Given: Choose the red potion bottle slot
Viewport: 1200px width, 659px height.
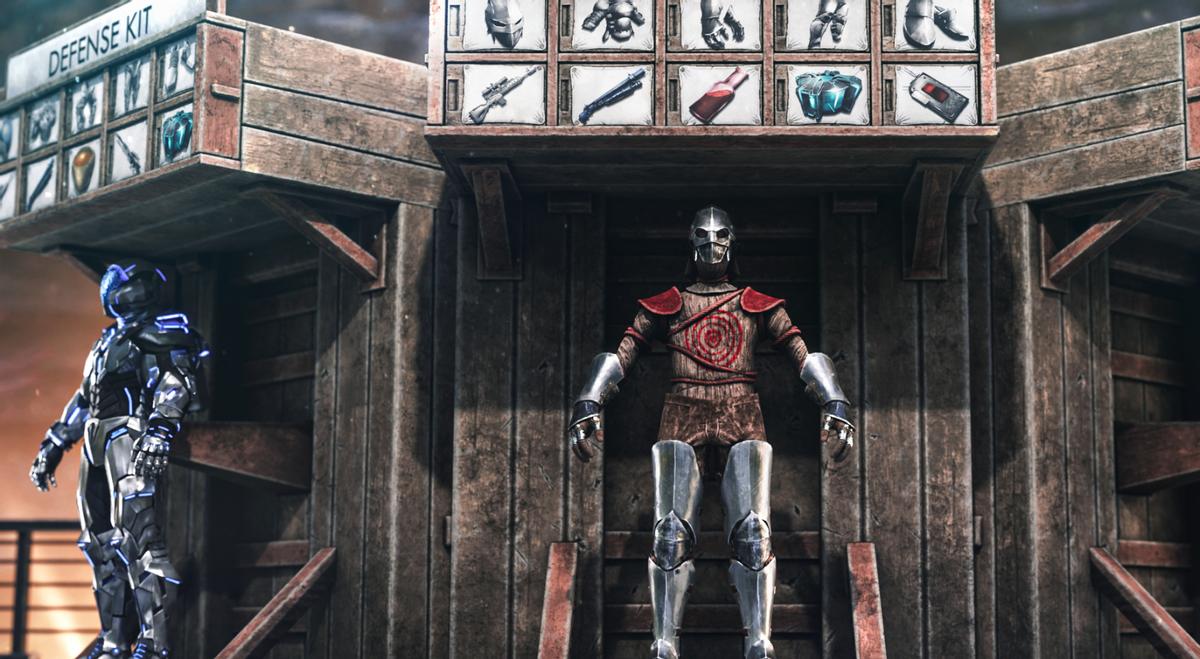Looking at the screenshot, I should pos(720,94).
